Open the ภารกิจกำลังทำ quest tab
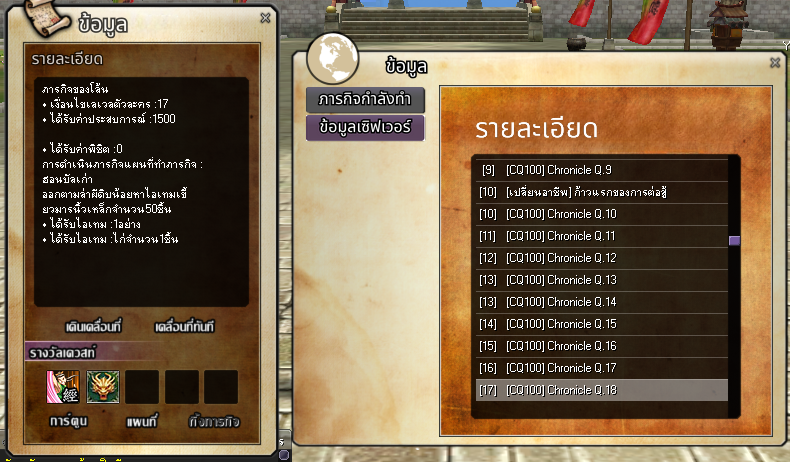790x462 pixels. (x=366, y=100)
